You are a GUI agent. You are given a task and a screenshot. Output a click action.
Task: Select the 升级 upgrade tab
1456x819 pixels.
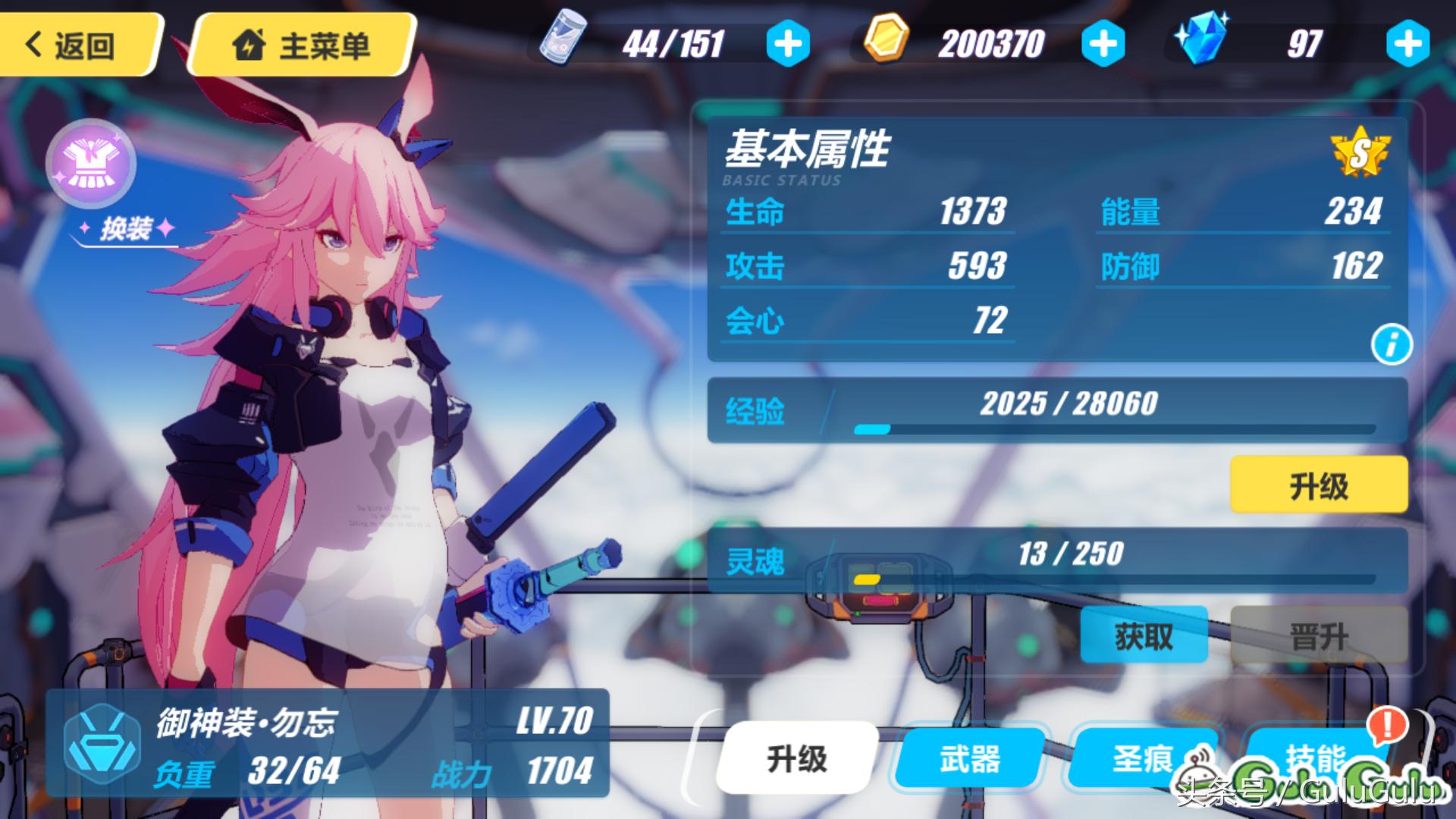pos(796,758)
